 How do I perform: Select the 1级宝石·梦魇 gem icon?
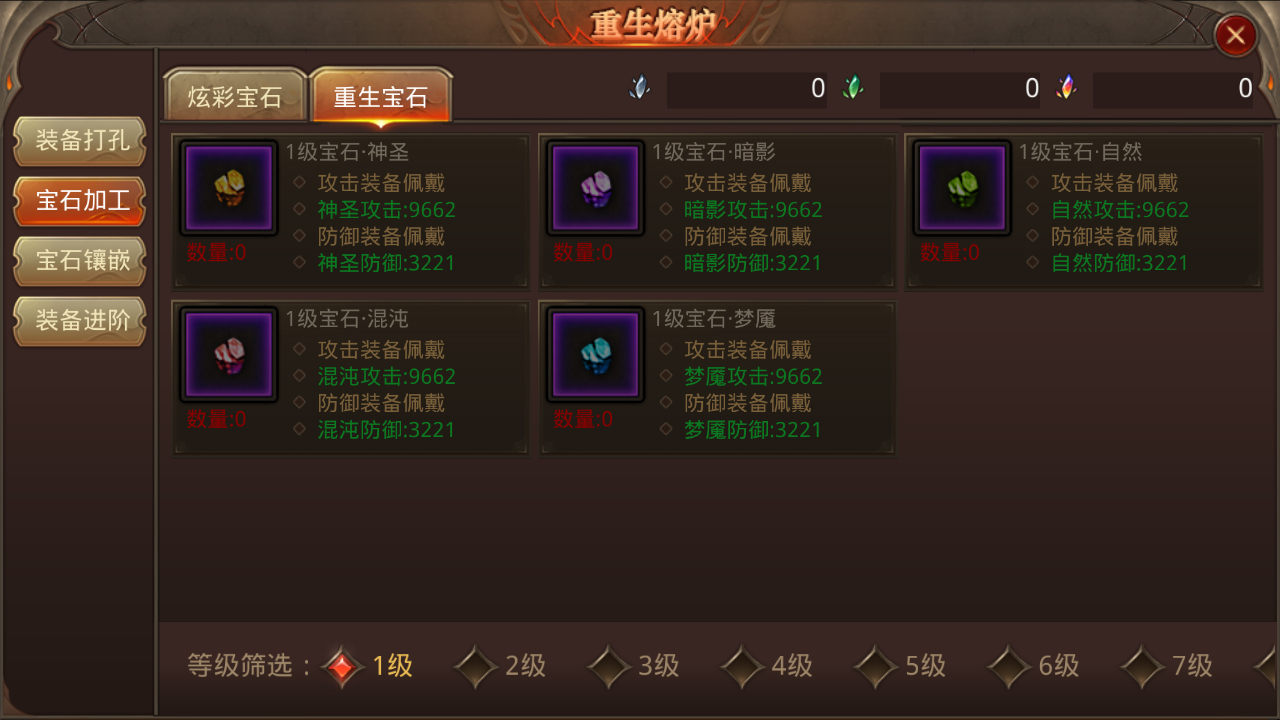[594, 353]
